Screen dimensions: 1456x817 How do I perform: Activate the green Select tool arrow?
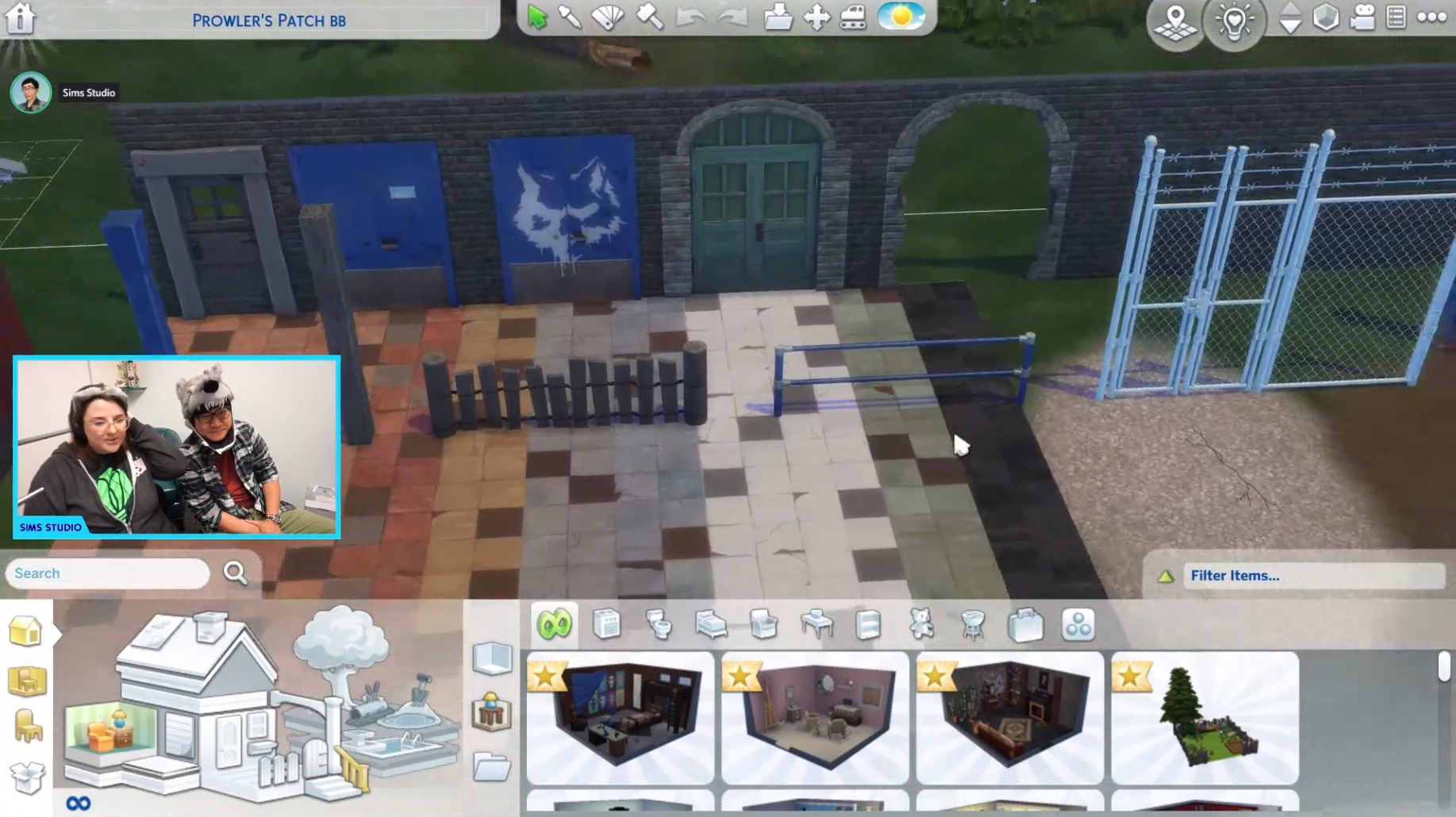pyautogui.click(x=537, y=17)
